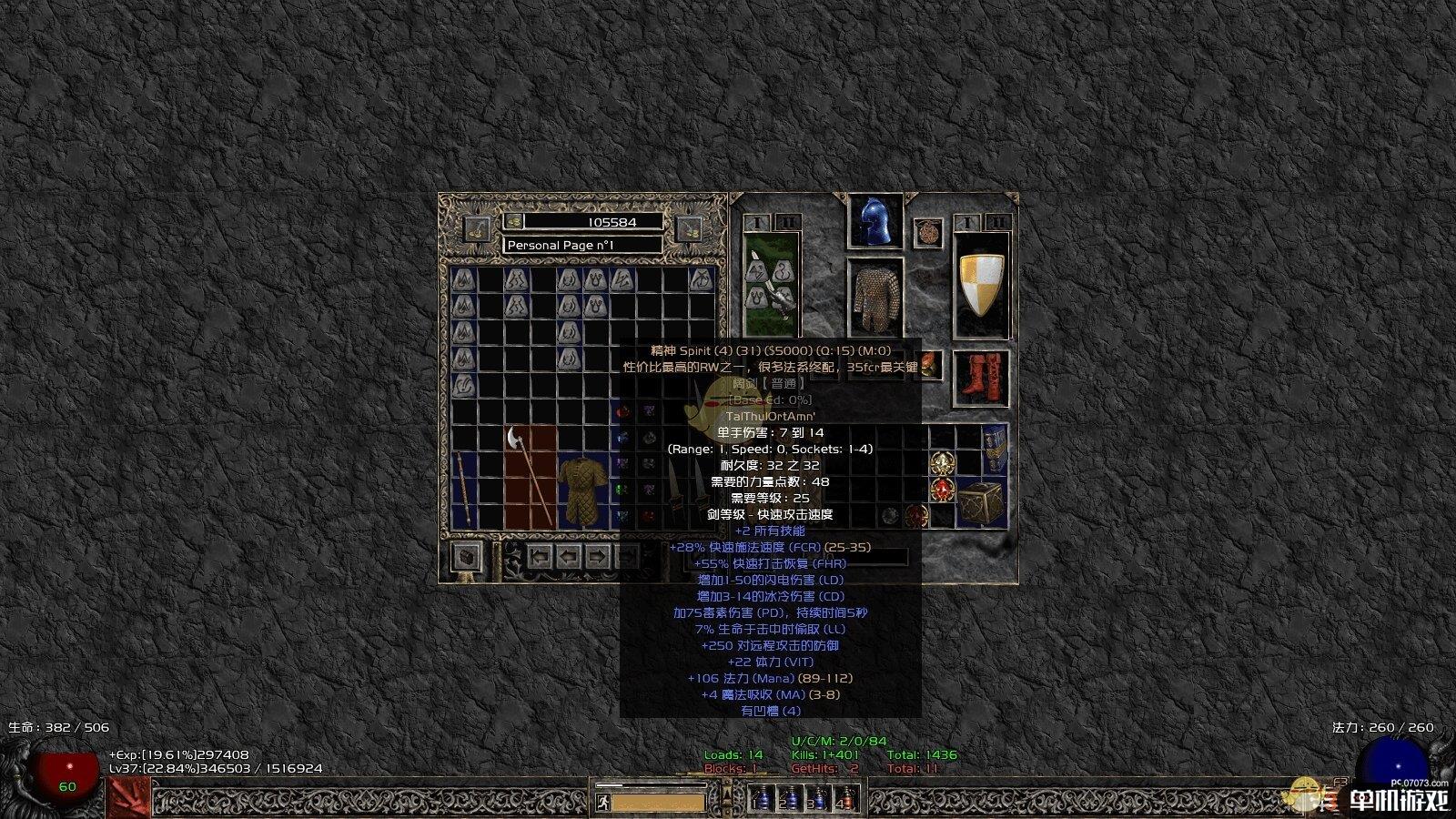Click the stash chest toggle button

[468, 556]
